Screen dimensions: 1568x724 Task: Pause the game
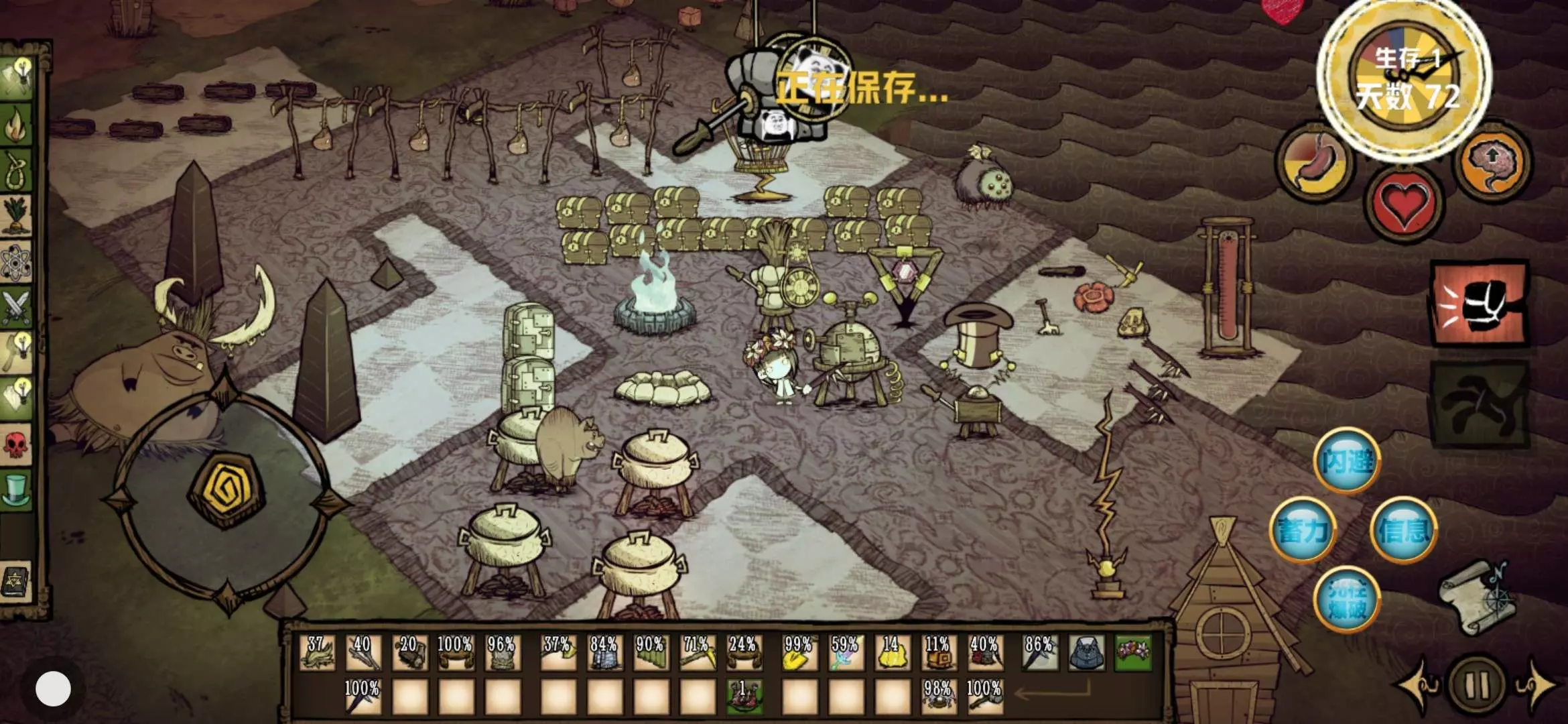pos(1477,684)
